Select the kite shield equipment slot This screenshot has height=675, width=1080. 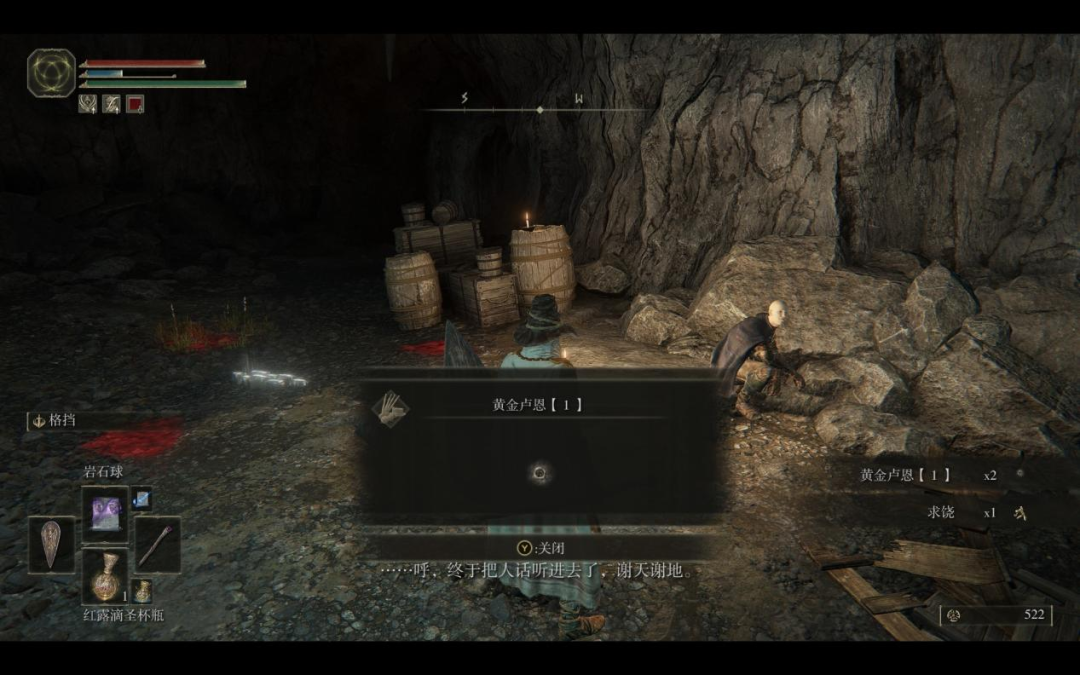click(51, 545)
